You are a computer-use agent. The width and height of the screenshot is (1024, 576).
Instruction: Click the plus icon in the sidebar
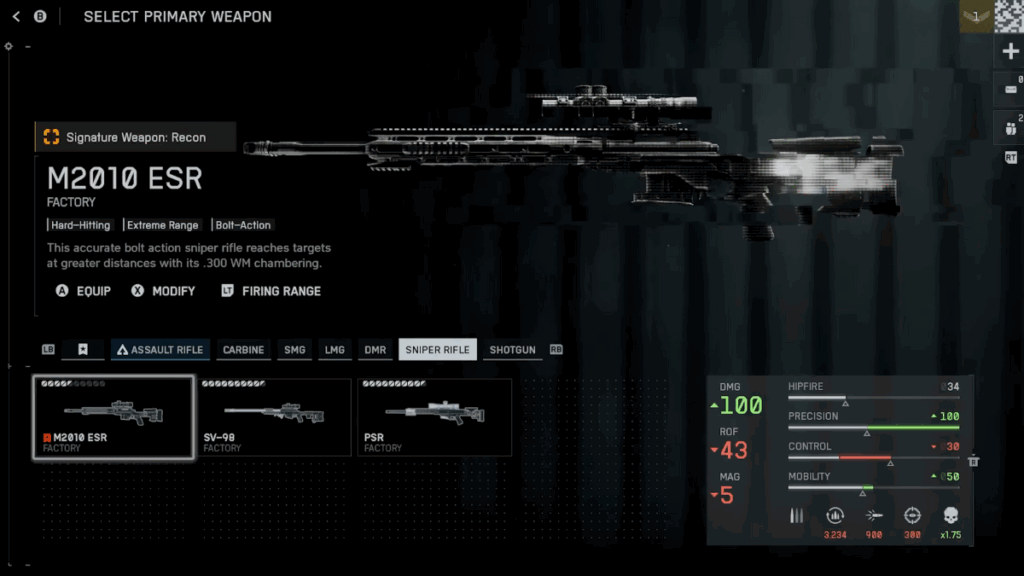click(x=1009, y=51)
